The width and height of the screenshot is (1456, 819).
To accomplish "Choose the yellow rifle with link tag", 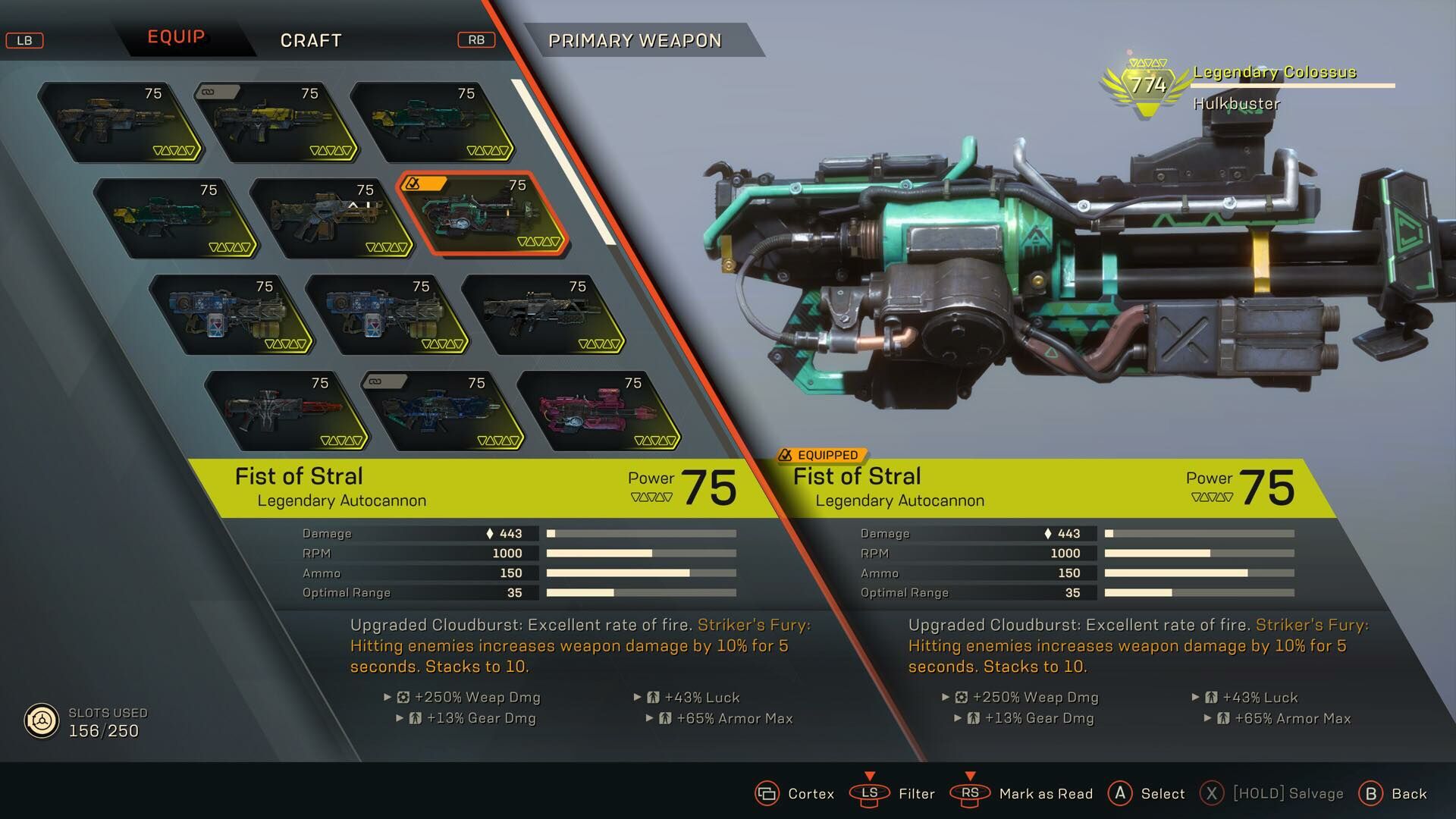I will point(275,121).
